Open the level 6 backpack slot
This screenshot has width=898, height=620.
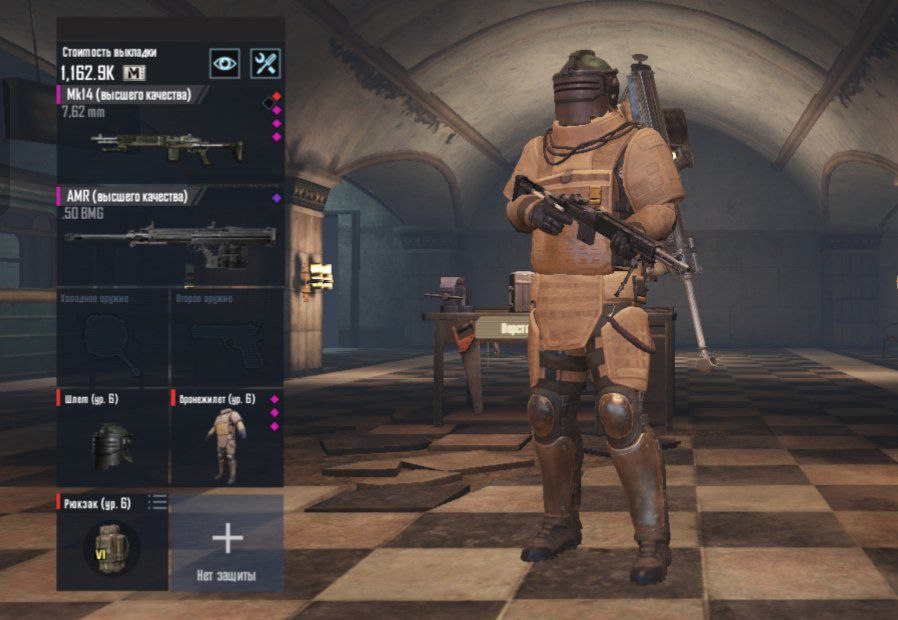[x=112, y=543]
